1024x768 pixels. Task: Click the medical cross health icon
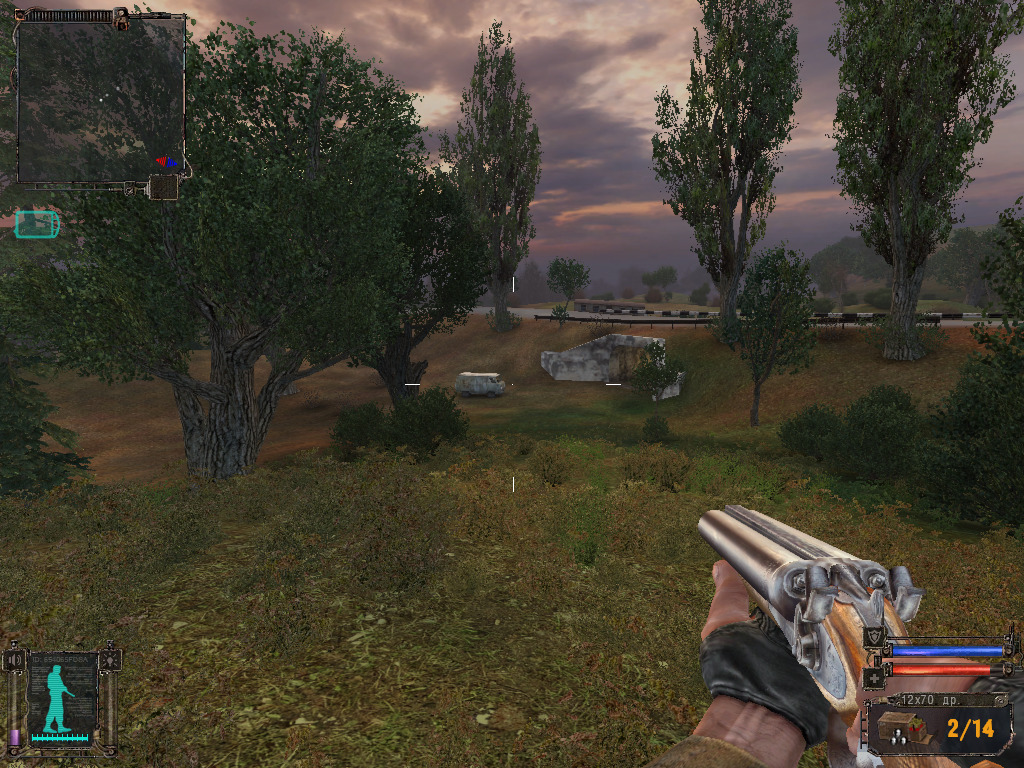coord(873,677)
